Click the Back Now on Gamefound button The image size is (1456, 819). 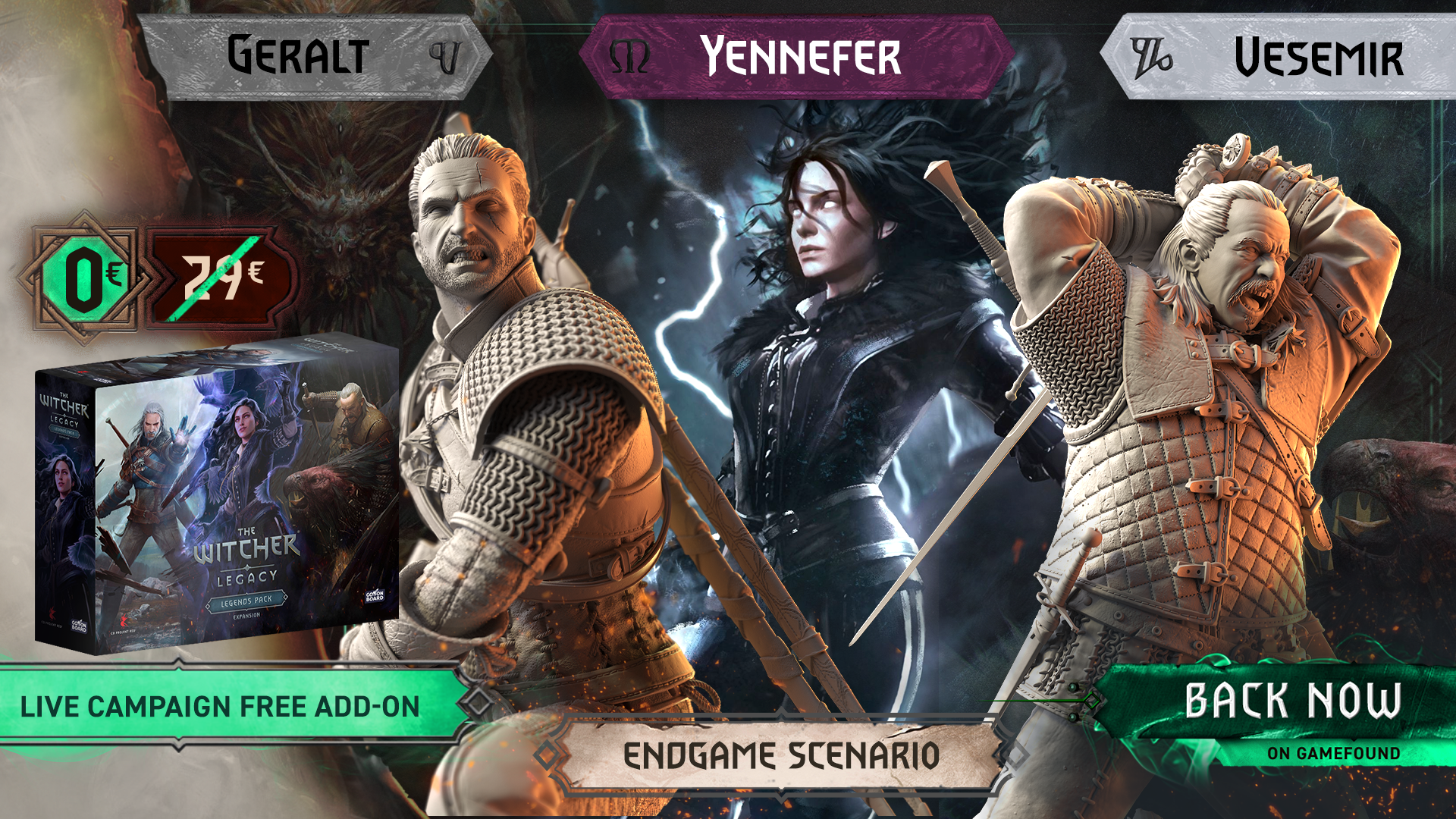[x=1289, y=709]
